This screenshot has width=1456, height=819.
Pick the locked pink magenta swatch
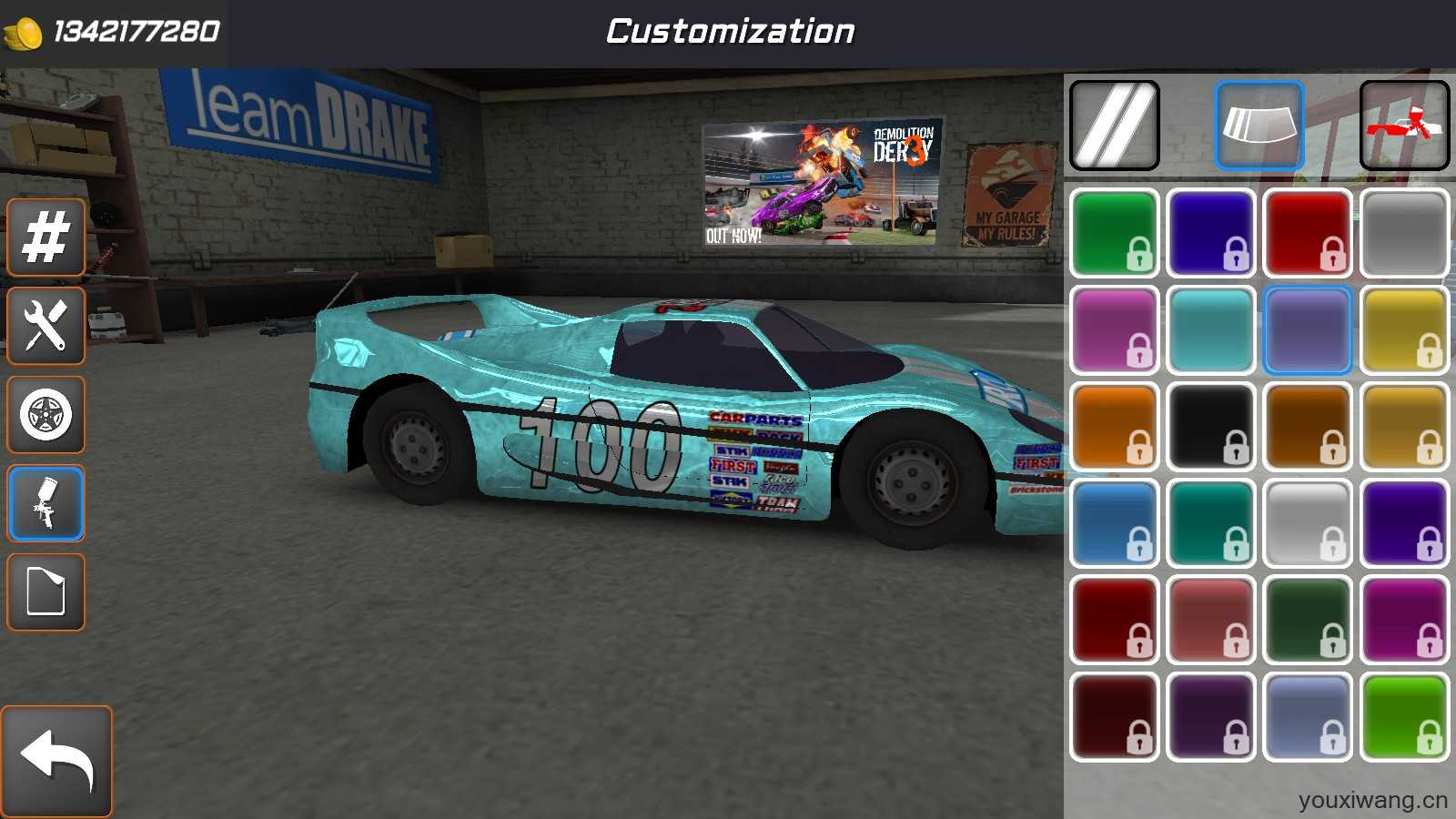coord(1114,330)
